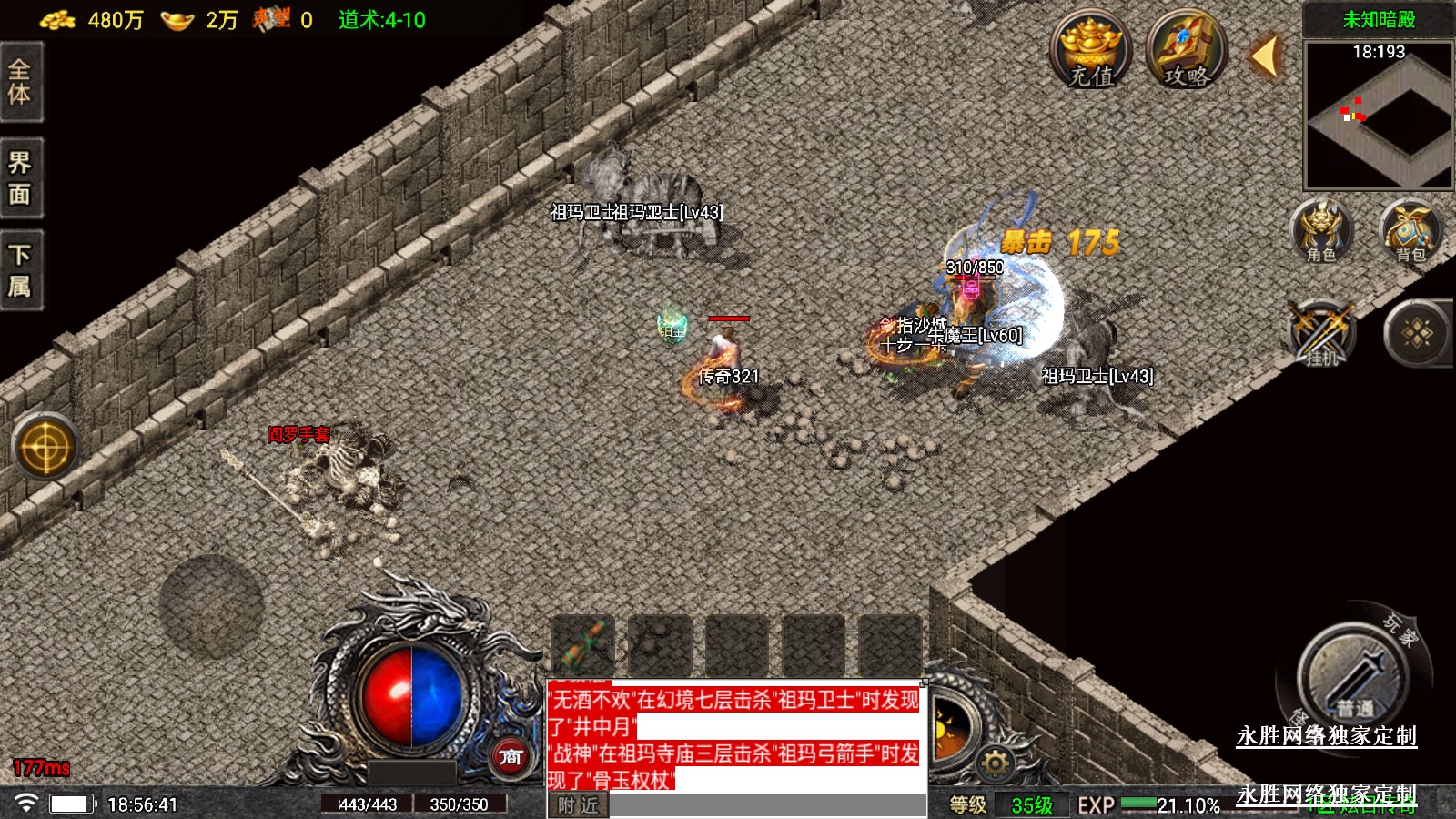Screen dimensions: 1456x819
Task: Tap the chat input bar beside 附近
Action: tap(766, 805)
